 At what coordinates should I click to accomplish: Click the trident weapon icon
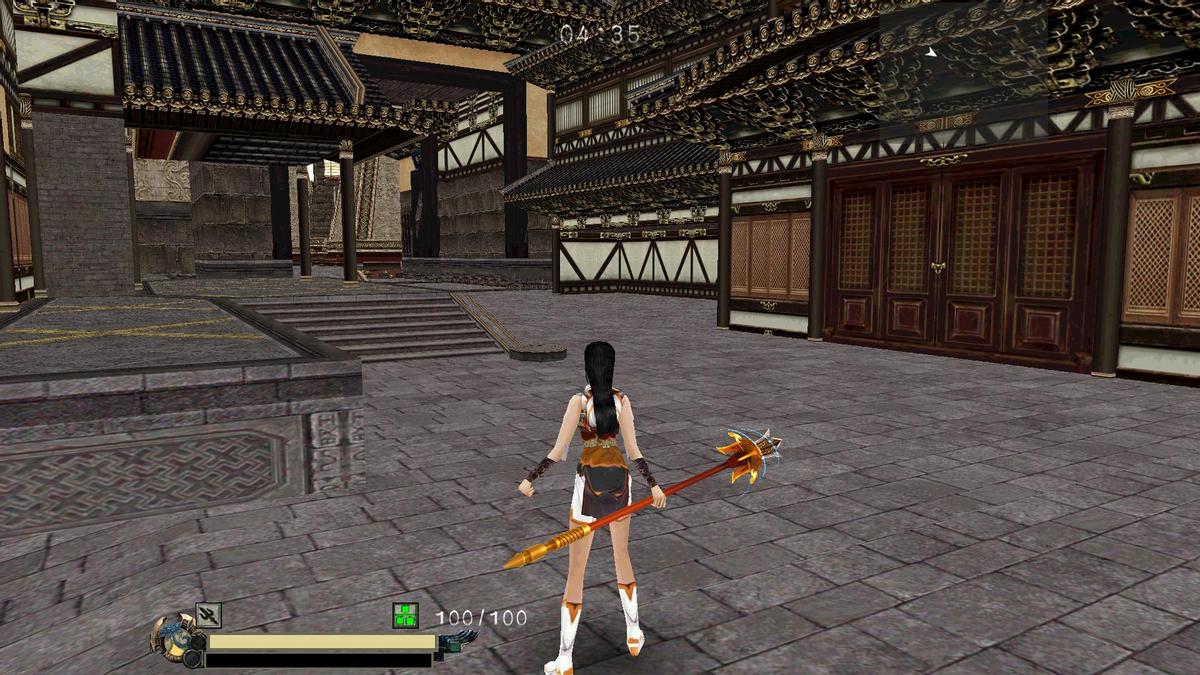tap(208, 615)
